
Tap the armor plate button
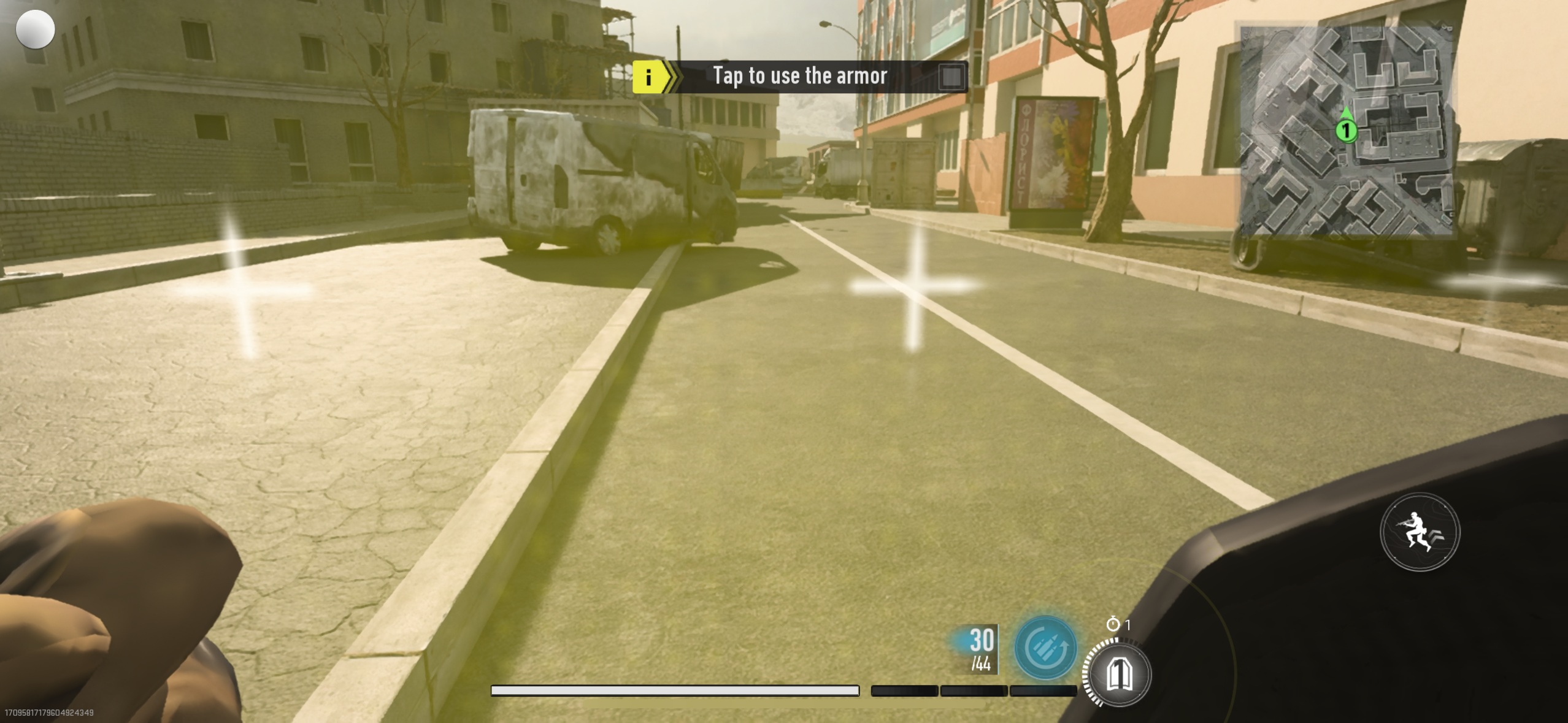[1118, 674]
